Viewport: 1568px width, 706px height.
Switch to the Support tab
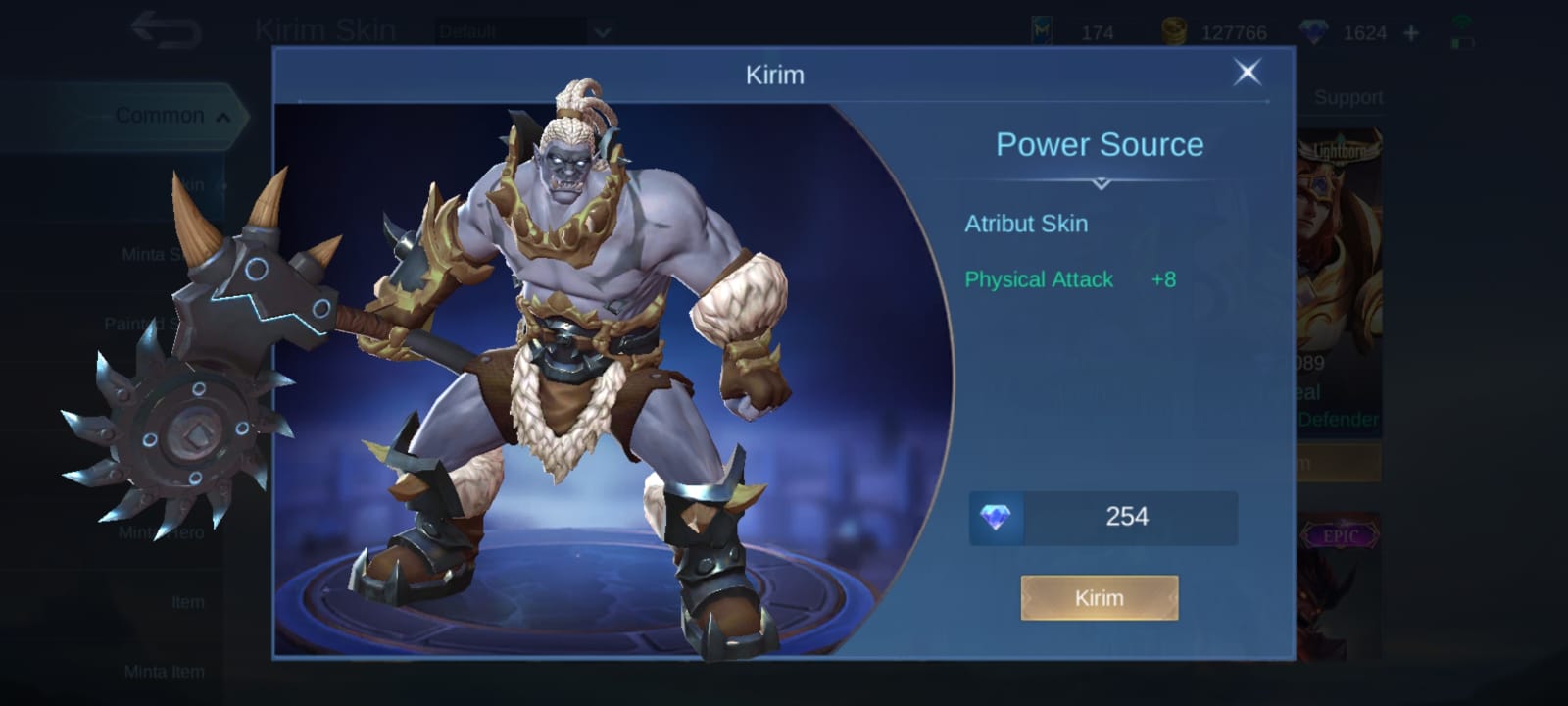pyautogui.click(x=1349, y=97)
